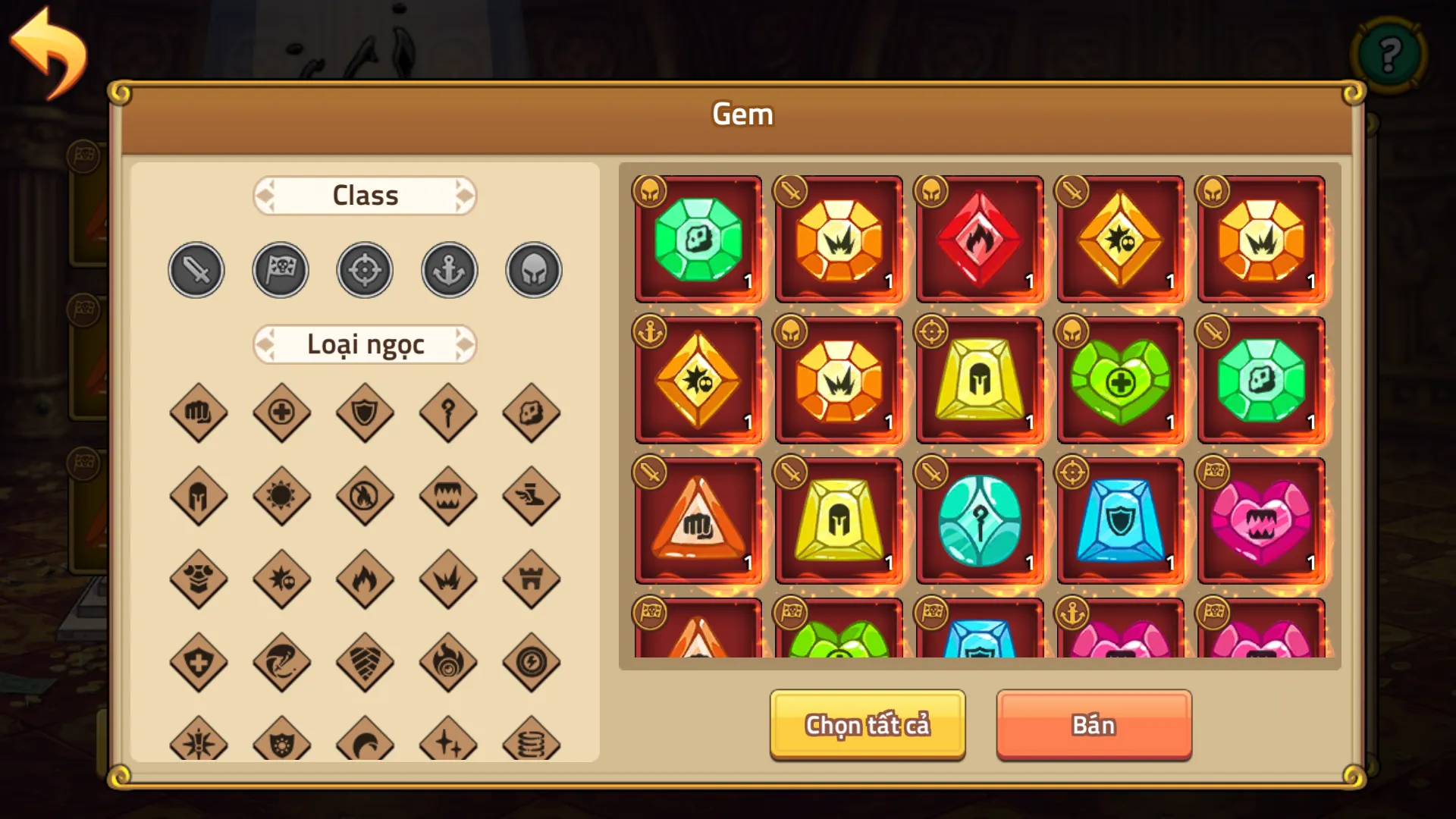This screenshot has height=819, width=1456.
Task: Expand the Loại ngọc dropdown
Action: click(365, 344)
